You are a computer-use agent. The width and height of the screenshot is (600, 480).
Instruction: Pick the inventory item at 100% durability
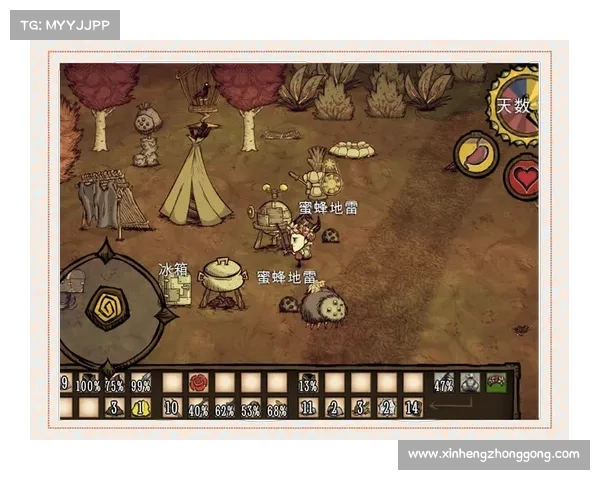click(x=89, y=383)
